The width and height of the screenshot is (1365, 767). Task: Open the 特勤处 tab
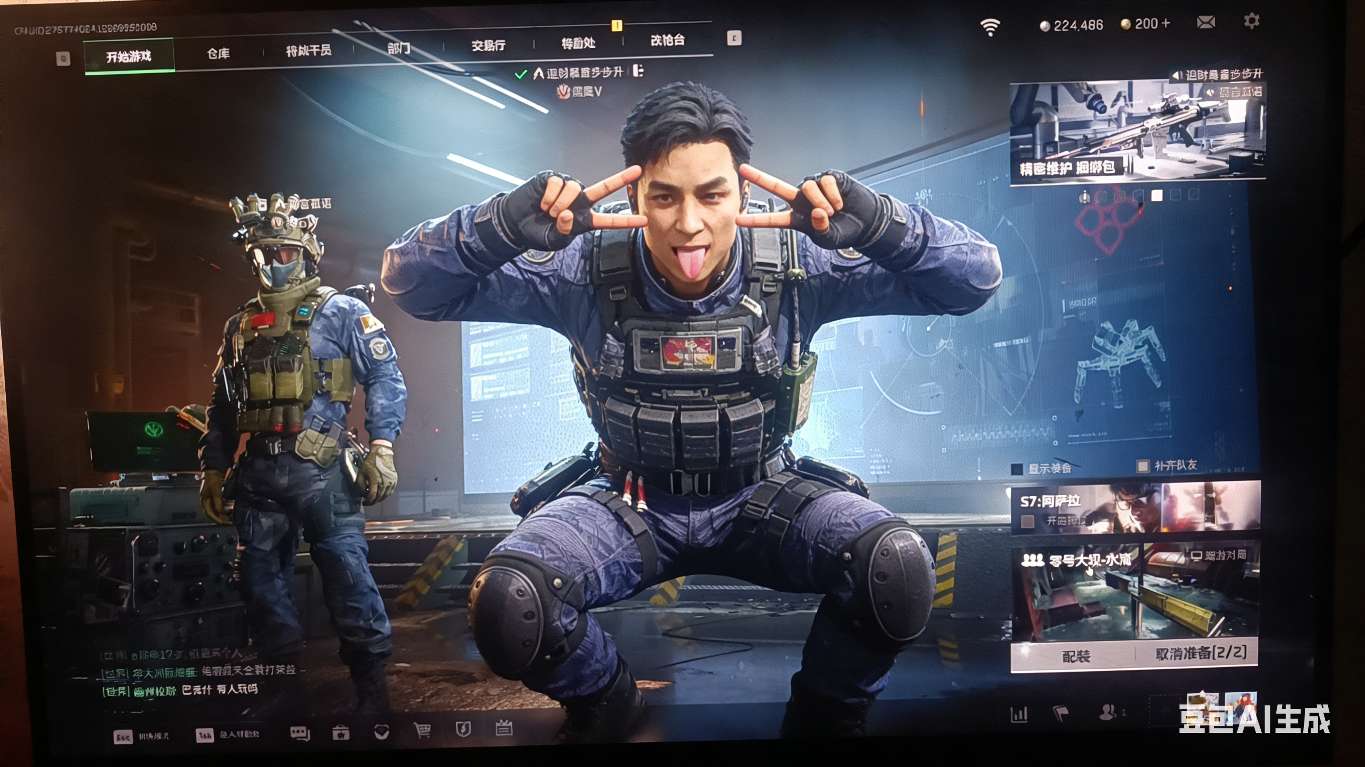(578, 43)
